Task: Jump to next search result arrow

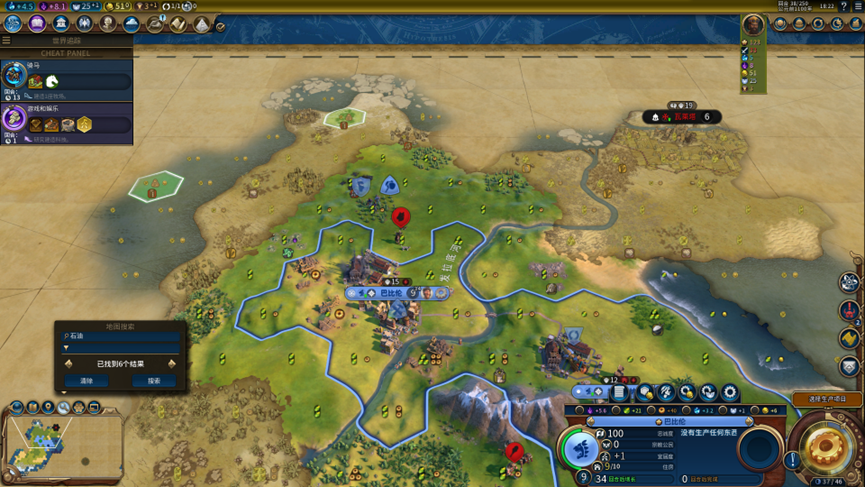Action: click(172, 364)
